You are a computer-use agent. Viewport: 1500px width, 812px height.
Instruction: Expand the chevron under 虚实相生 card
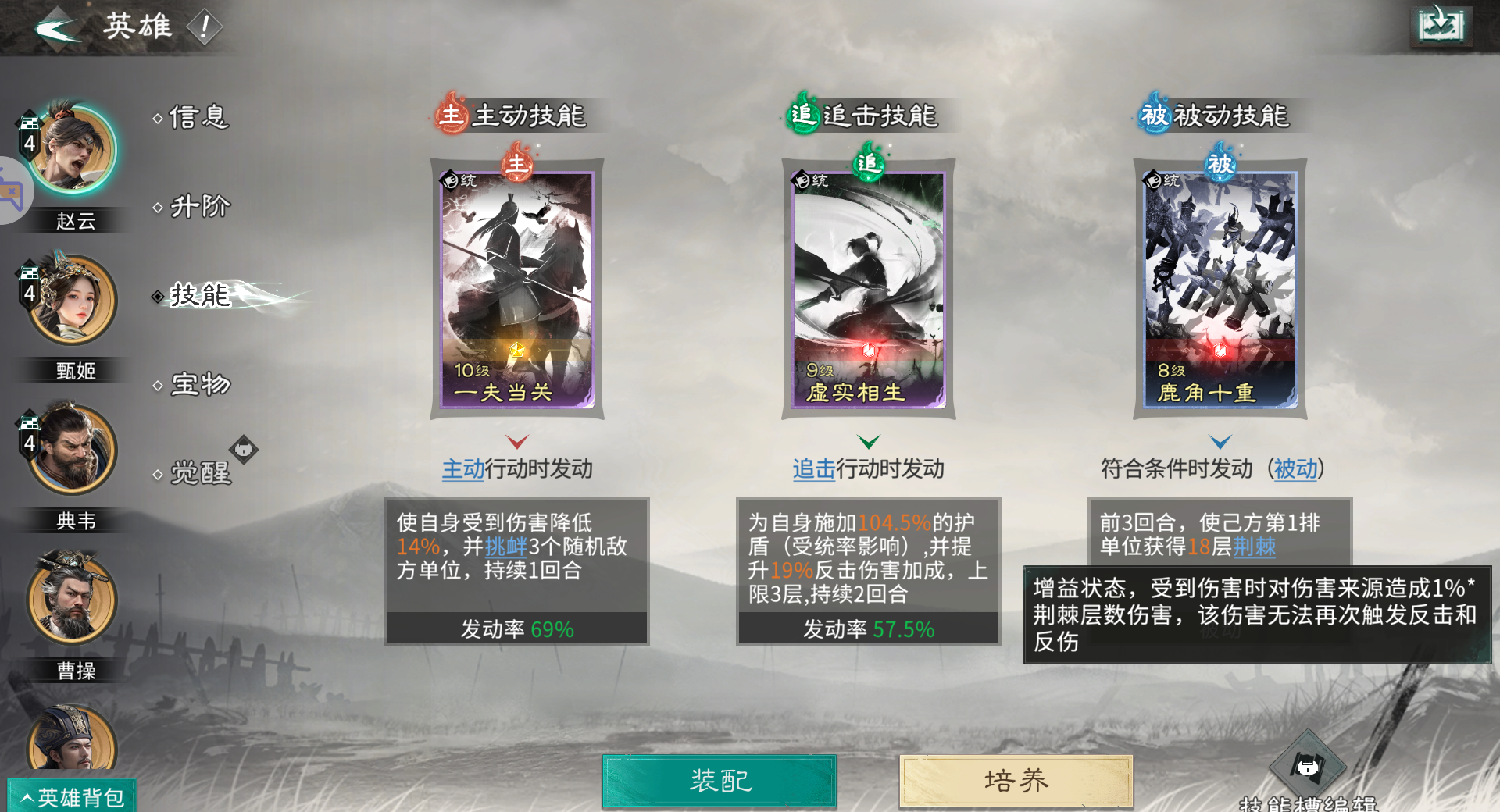tap(868, 441)
